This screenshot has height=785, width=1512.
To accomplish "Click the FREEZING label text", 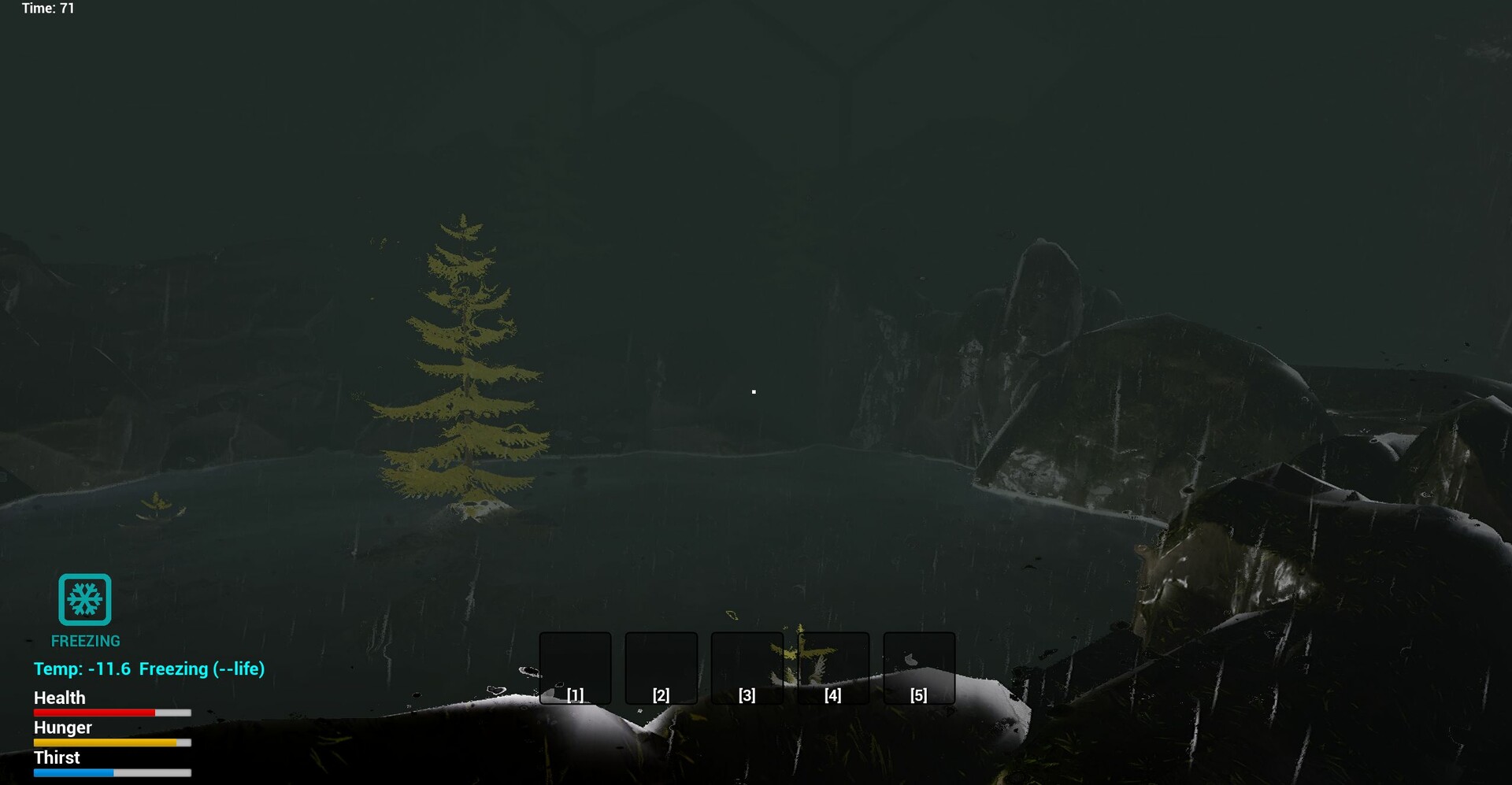I will pyautogui.click(x=84, y=640).
